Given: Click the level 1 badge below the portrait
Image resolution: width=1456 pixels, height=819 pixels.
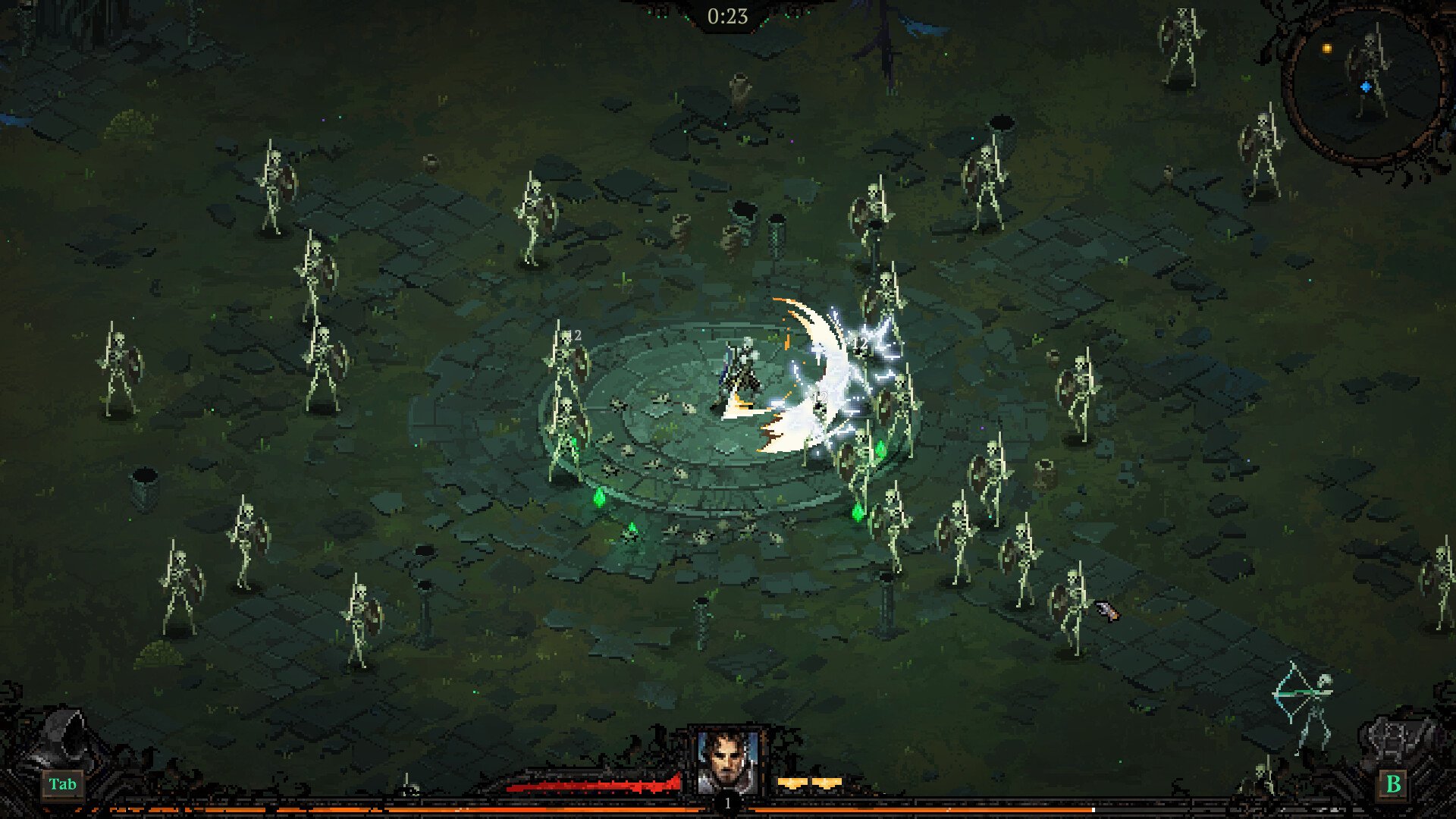Looking at the screenshot, I should click(x=727, y=802).
